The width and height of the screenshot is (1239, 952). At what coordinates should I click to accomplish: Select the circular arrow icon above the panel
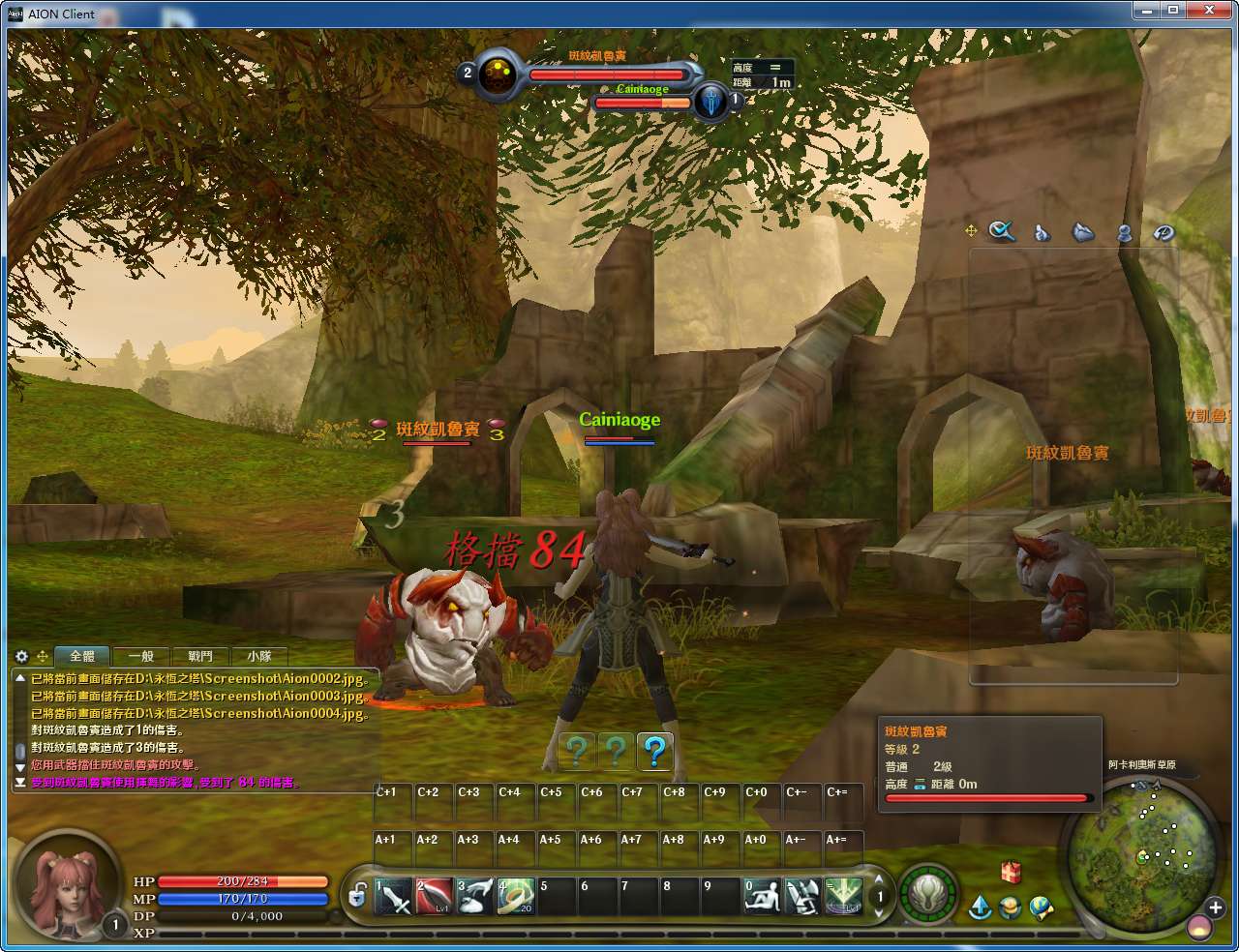pos(1163,232)
